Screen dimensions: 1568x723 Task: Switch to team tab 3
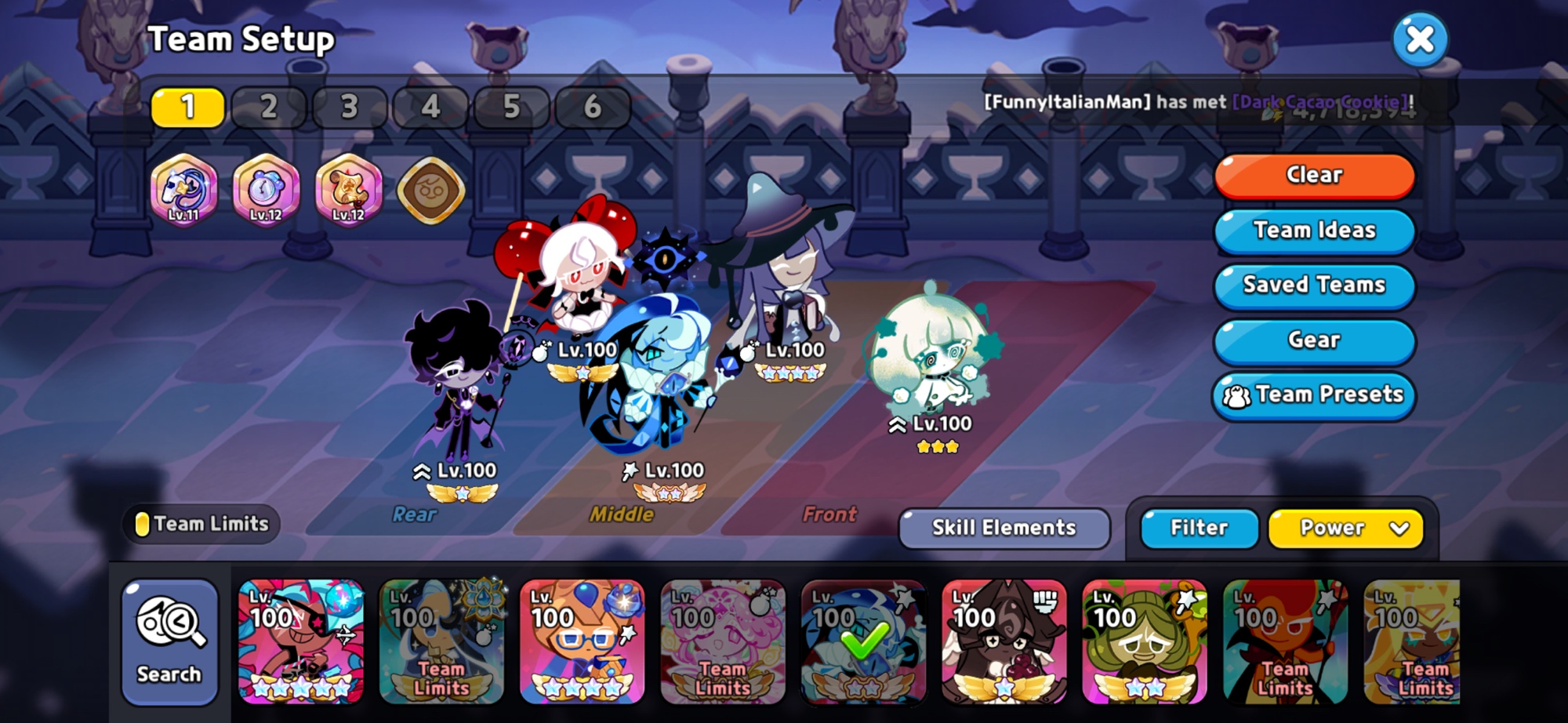(350, 107)
